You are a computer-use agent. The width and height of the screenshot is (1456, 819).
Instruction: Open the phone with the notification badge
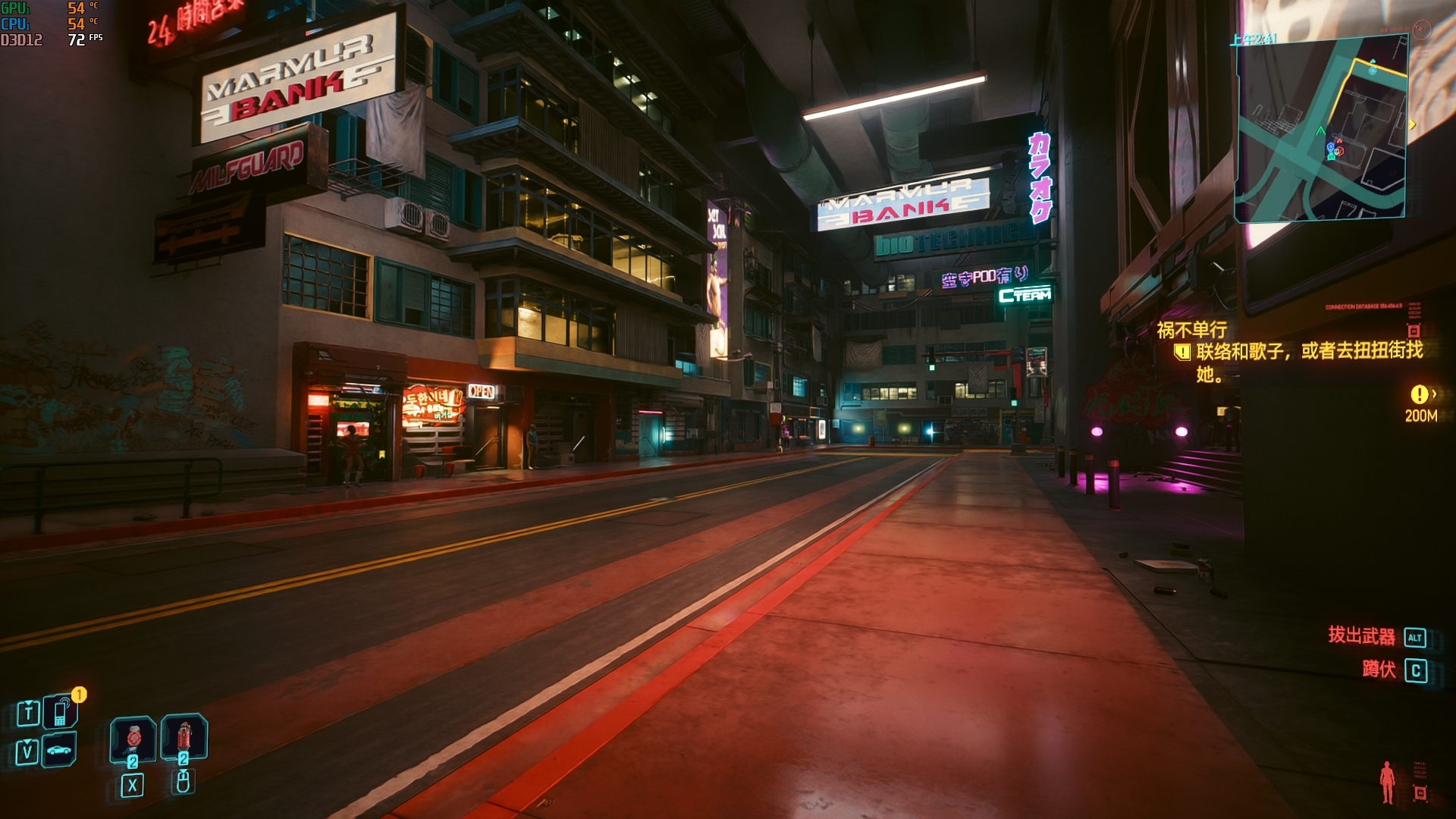[x=61, y=712]
